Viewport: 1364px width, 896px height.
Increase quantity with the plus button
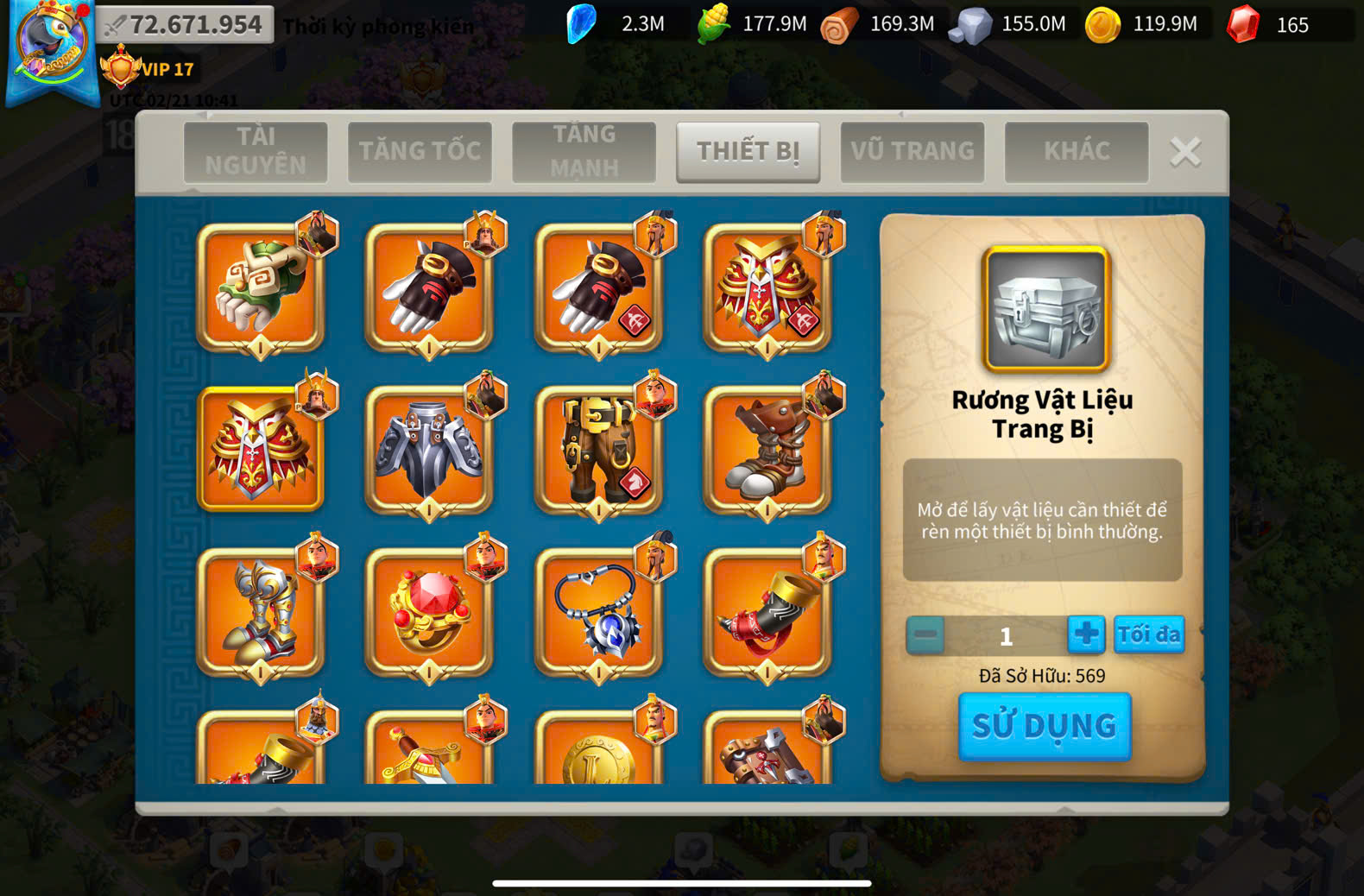click(1085, 634)
